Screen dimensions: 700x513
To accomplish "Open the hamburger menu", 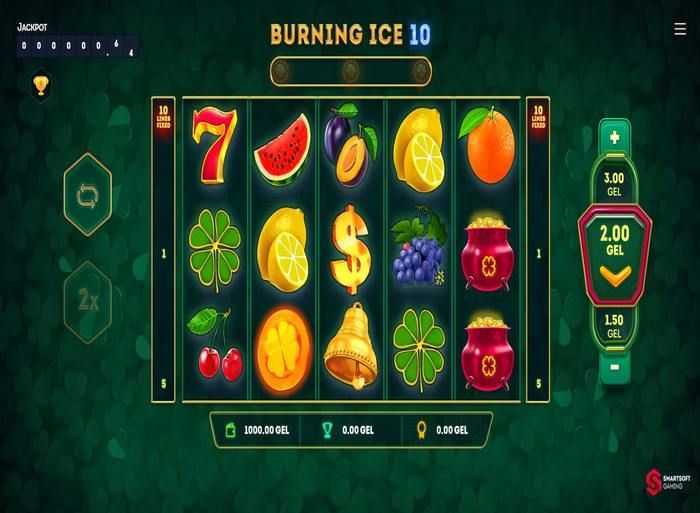I will point(680,29).
